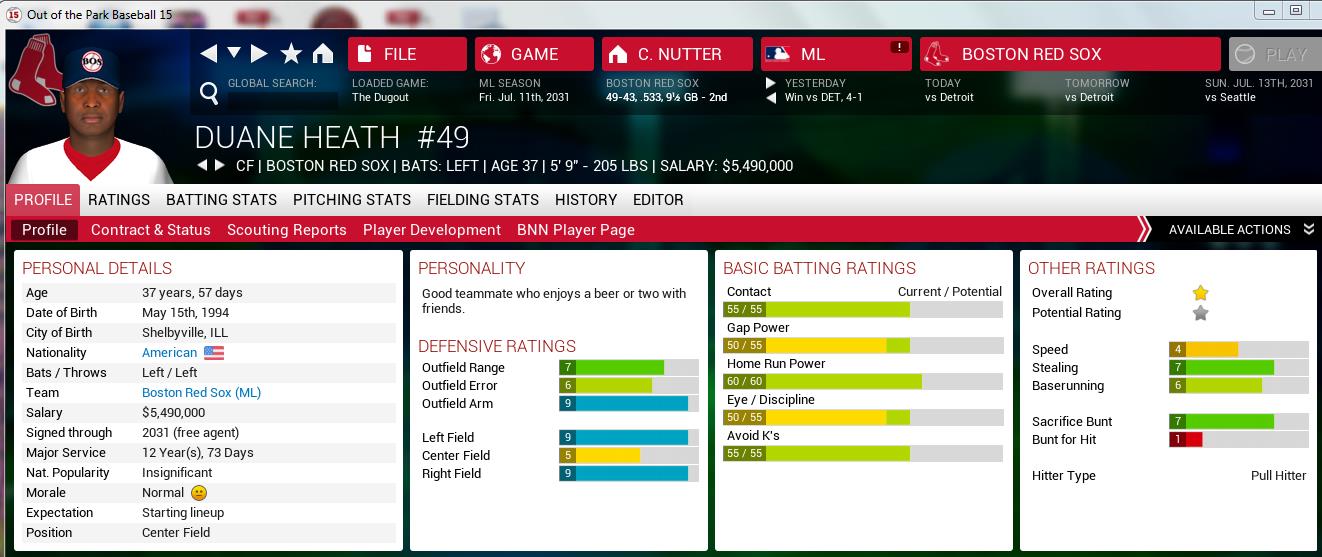
Task: Switch to the BATTING STATS tab
Action: (x=221, y=200)
